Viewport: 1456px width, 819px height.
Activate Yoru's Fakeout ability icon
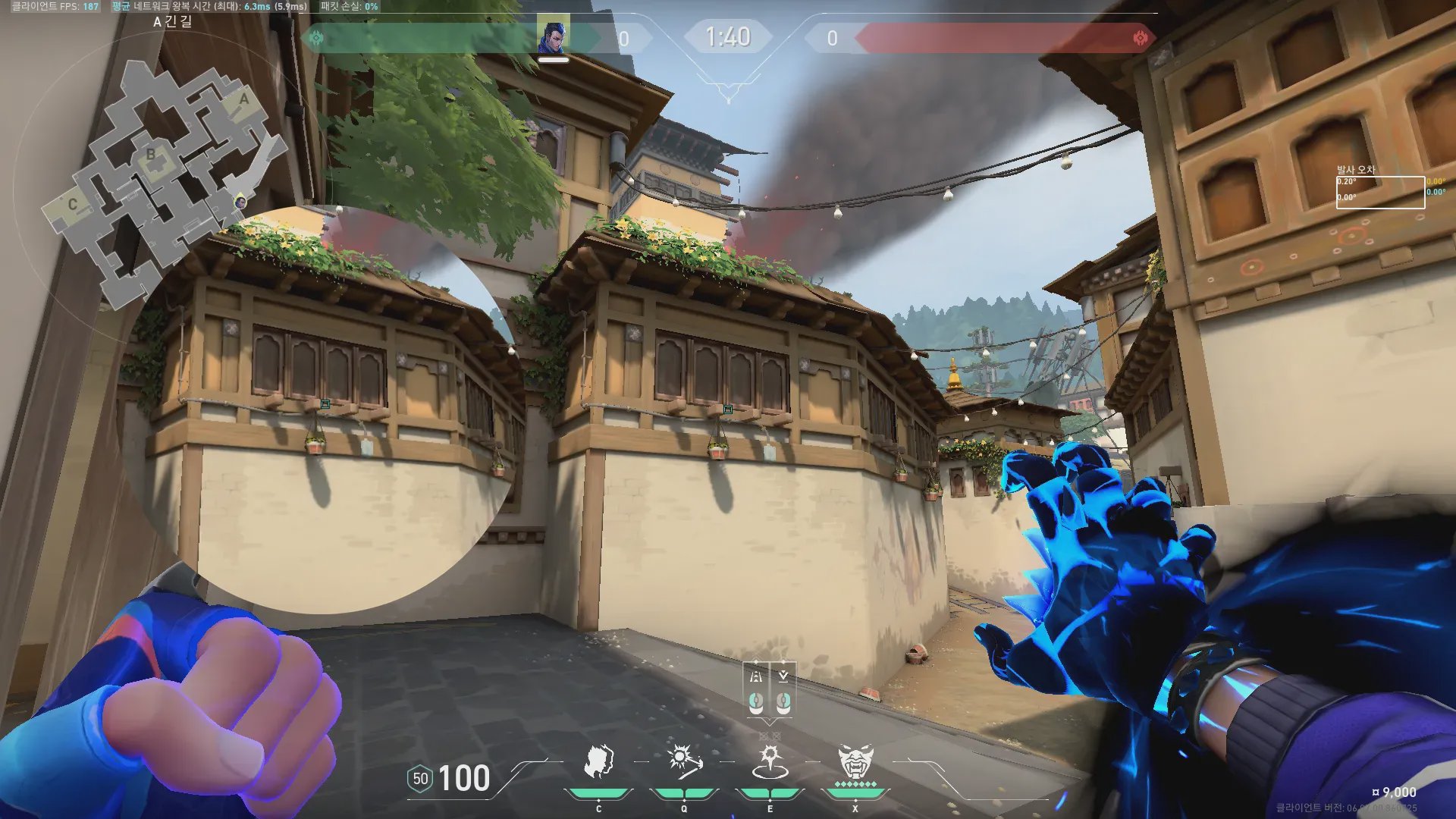598,761
